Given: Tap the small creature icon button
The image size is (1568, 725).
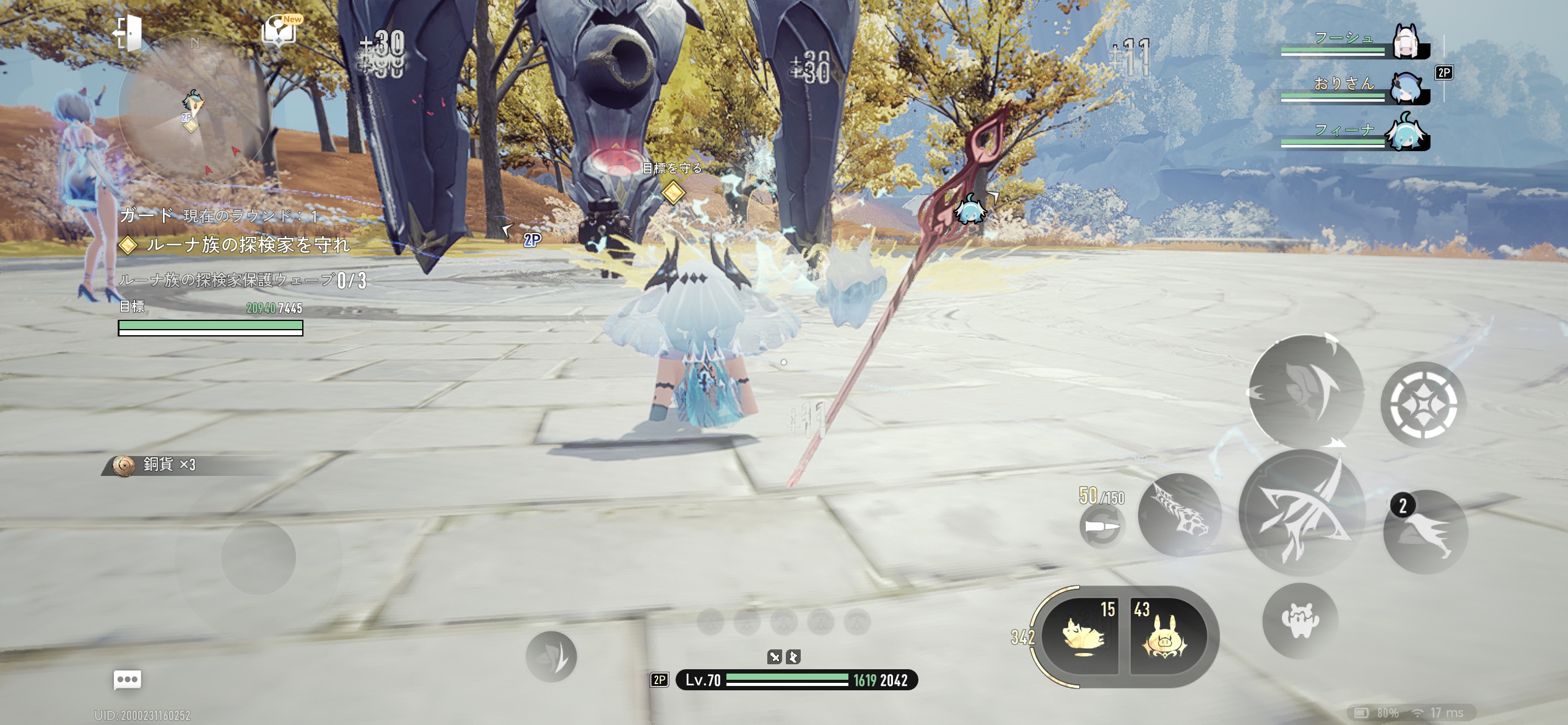Looking at the screenshot, I should tap(1300, 621).
